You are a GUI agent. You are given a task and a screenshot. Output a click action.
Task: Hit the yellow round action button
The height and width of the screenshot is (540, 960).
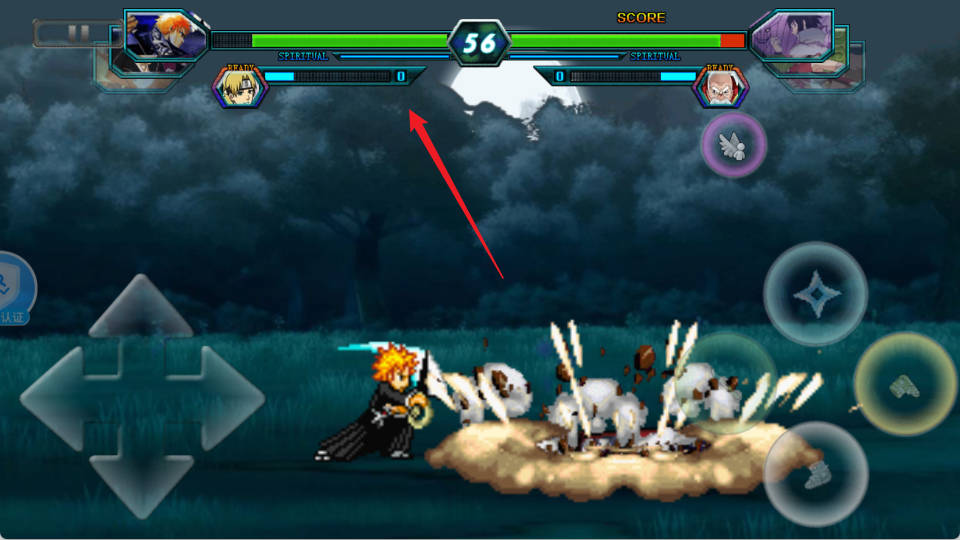point(906,384)
